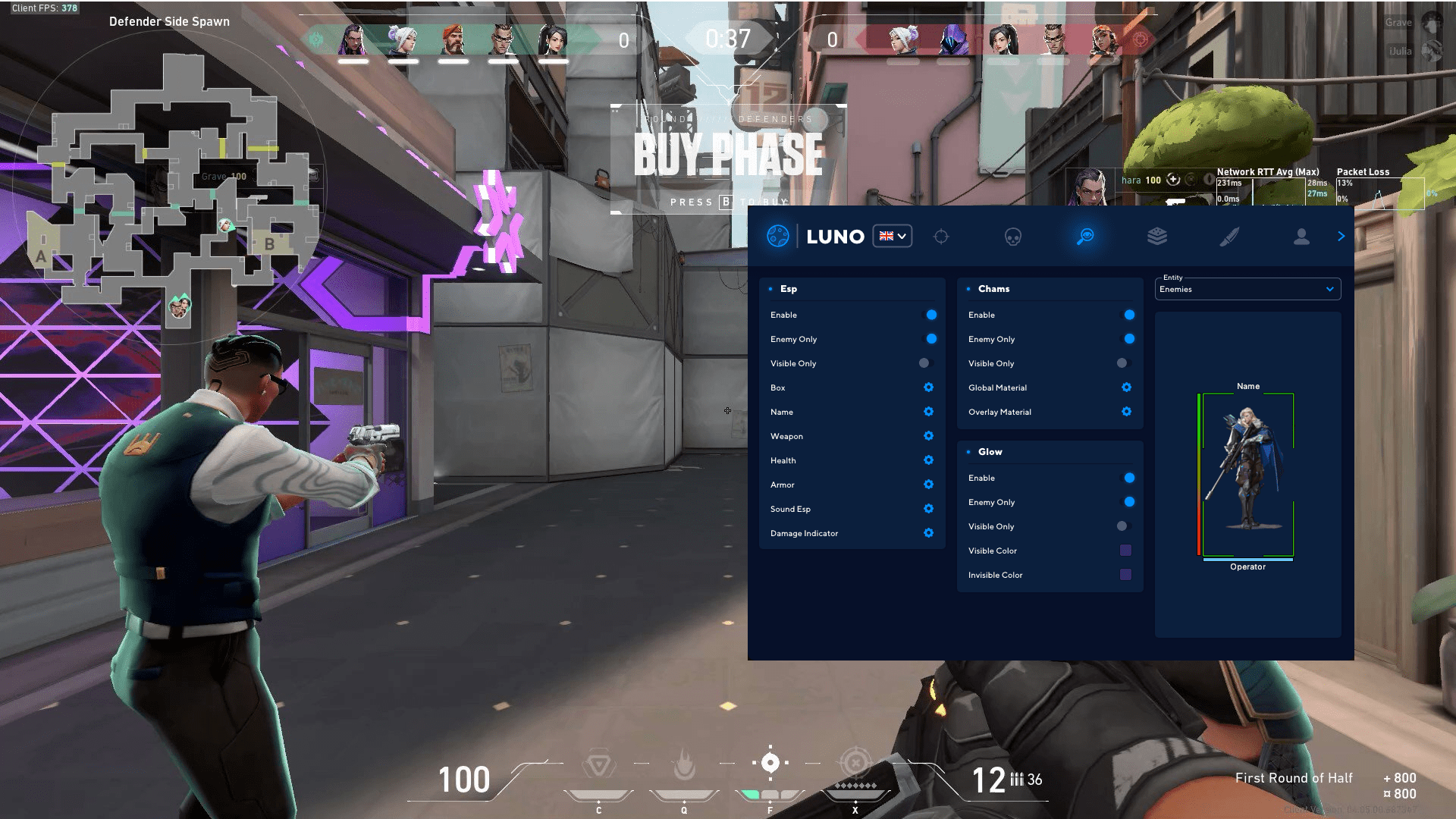
Task: Expand the menu with the right chevron arrow
Action: tap(1341, 236)
